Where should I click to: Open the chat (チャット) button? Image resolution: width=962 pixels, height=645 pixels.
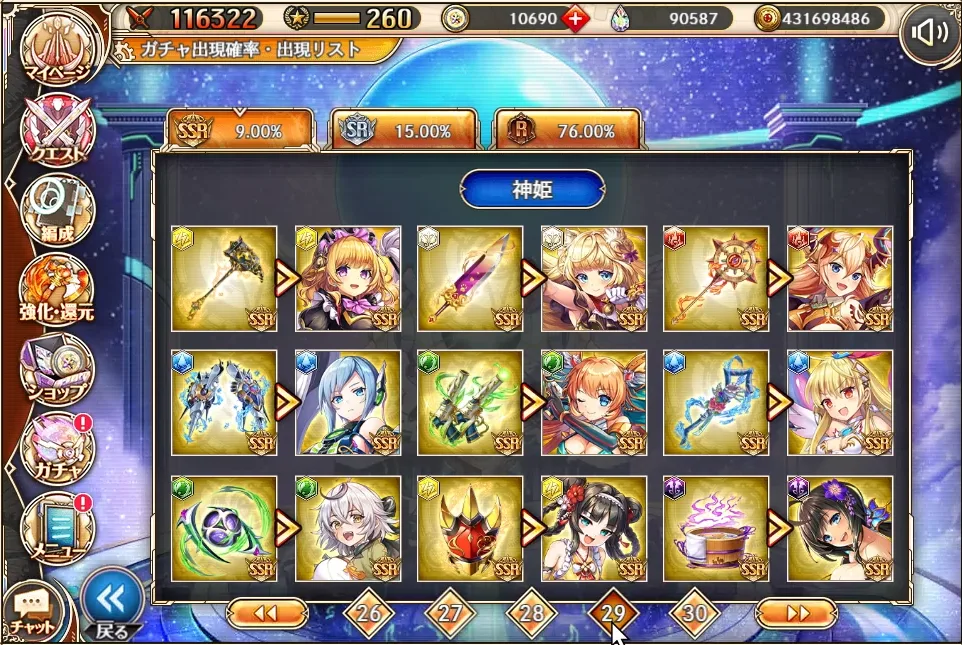33,611
